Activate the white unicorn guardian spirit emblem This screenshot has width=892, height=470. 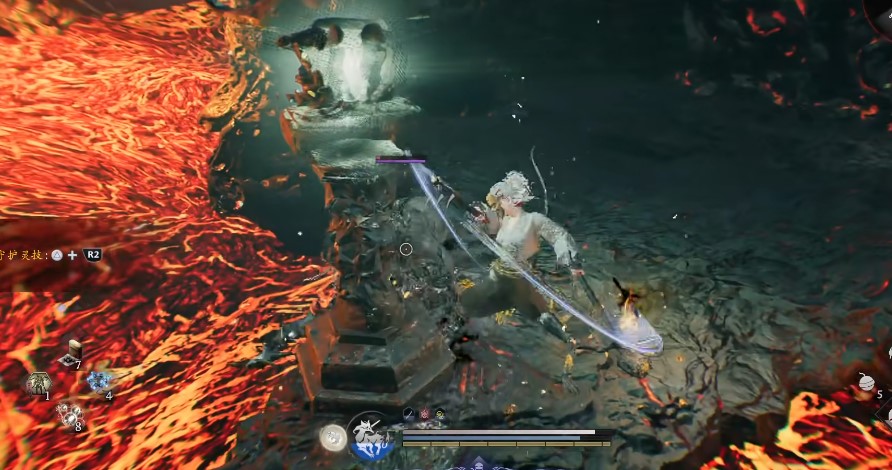[x=371, y=437]
